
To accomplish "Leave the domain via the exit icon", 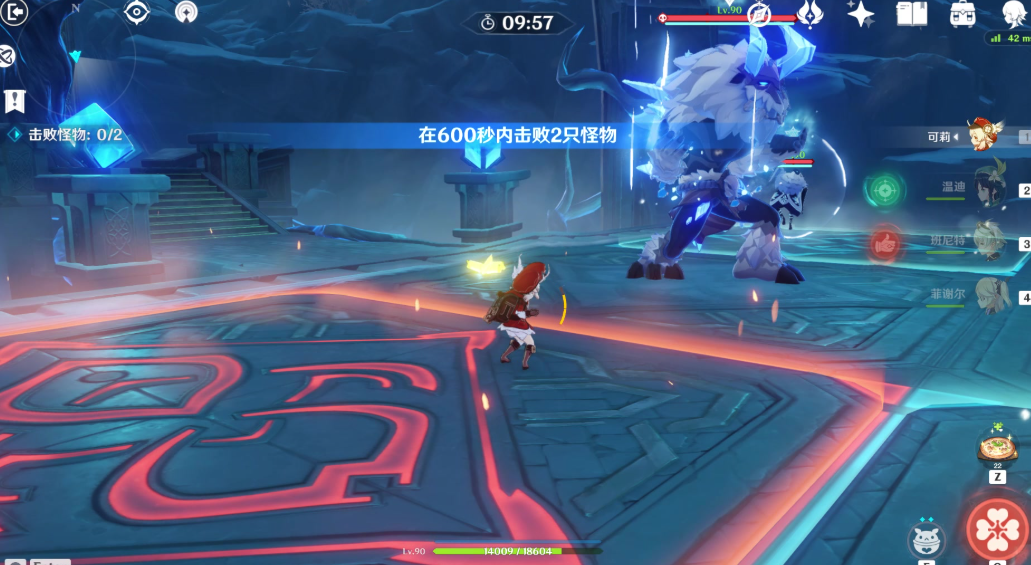I will [15, 14].
